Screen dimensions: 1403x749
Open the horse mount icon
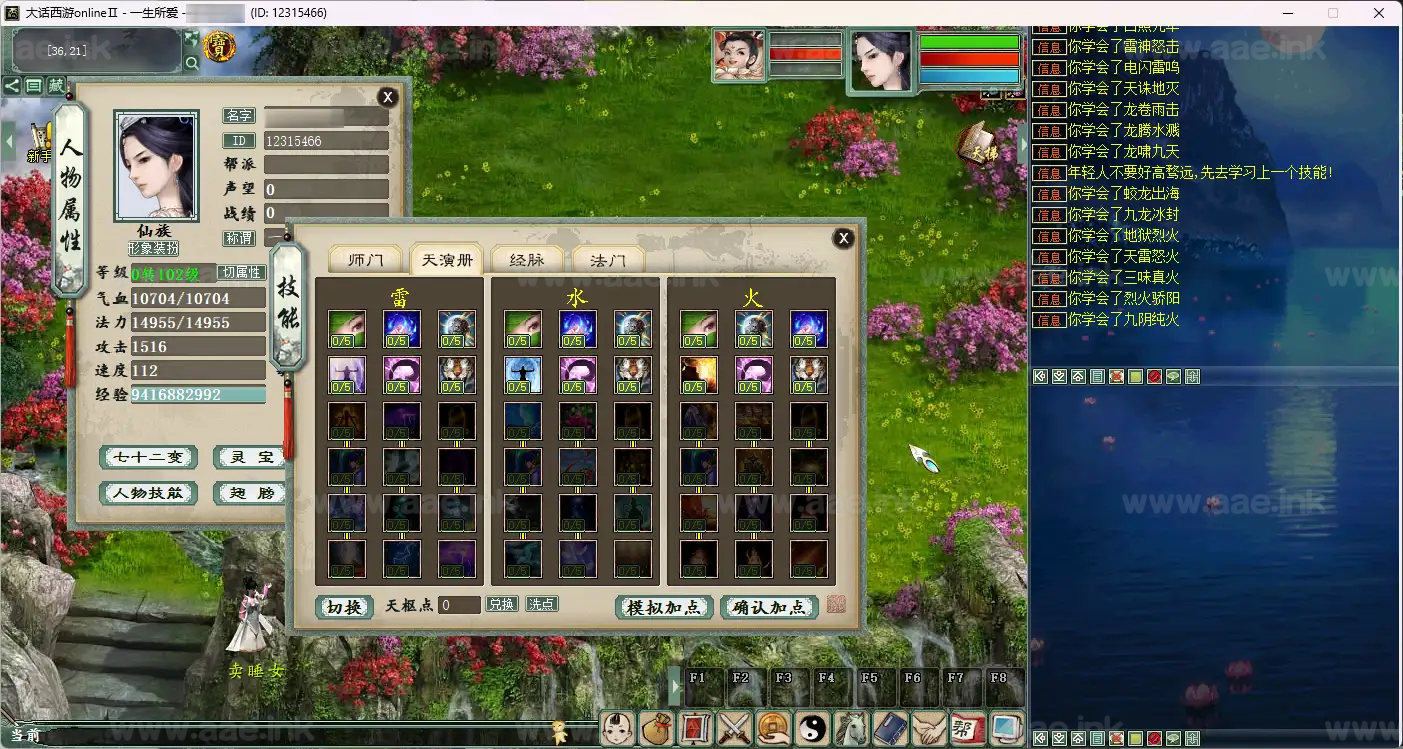point(851,728)
